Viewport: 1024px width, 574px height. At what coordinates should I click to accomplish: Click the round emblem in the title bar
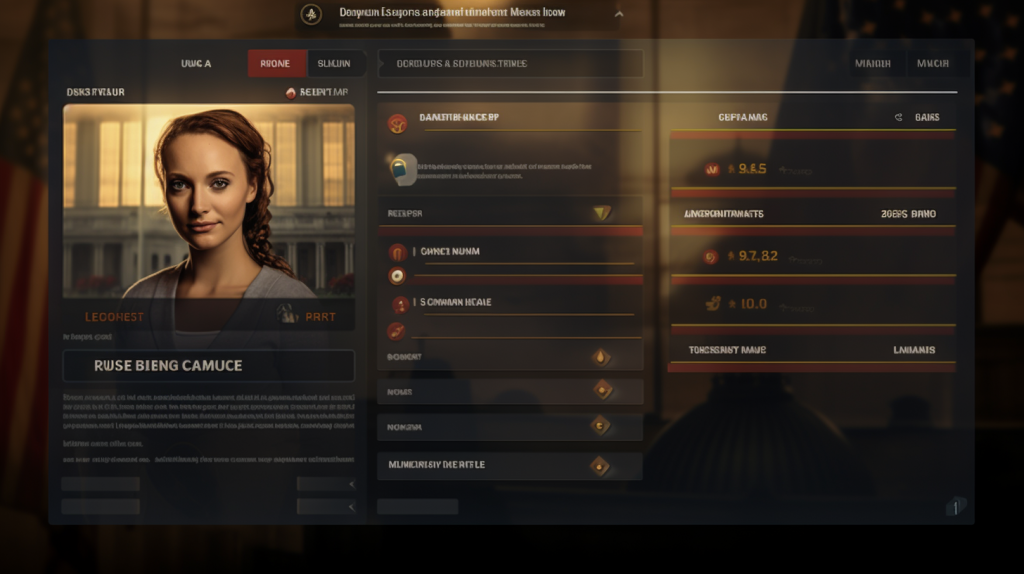(311, 14)
